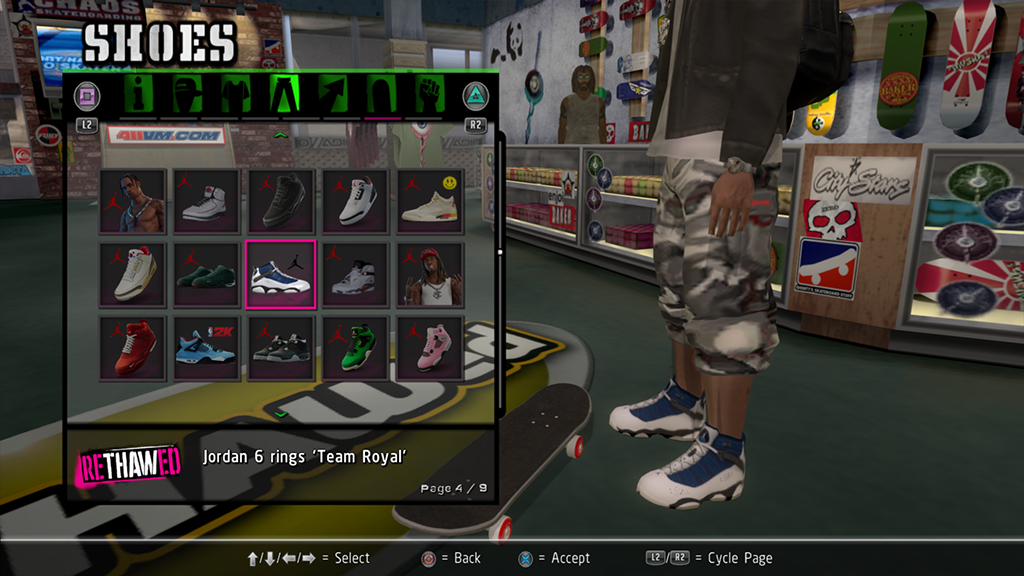Viewport: 1024px width, 576px height.
Task: Choose the black and grey Jordan 4 tile
Action: (x=281, y=348)
